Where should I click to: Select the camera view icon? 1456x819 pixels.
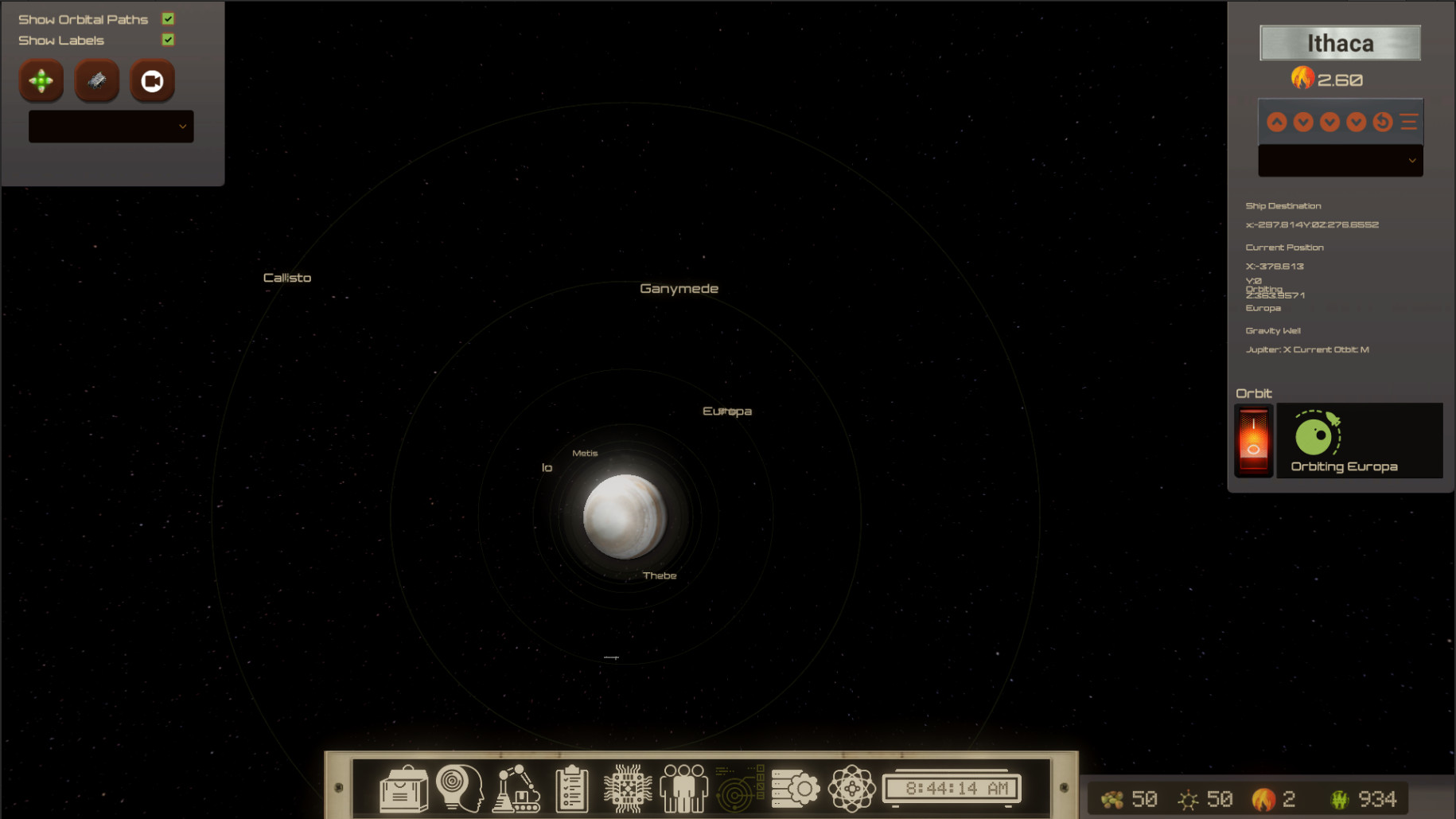(152, 80)
